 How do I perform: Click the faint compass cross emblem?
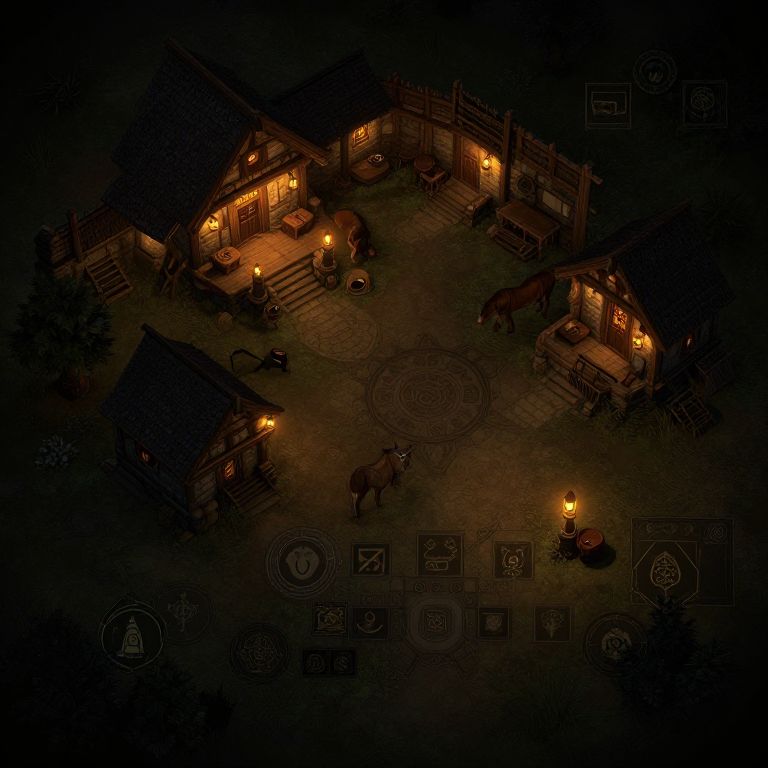coord(184,610)
